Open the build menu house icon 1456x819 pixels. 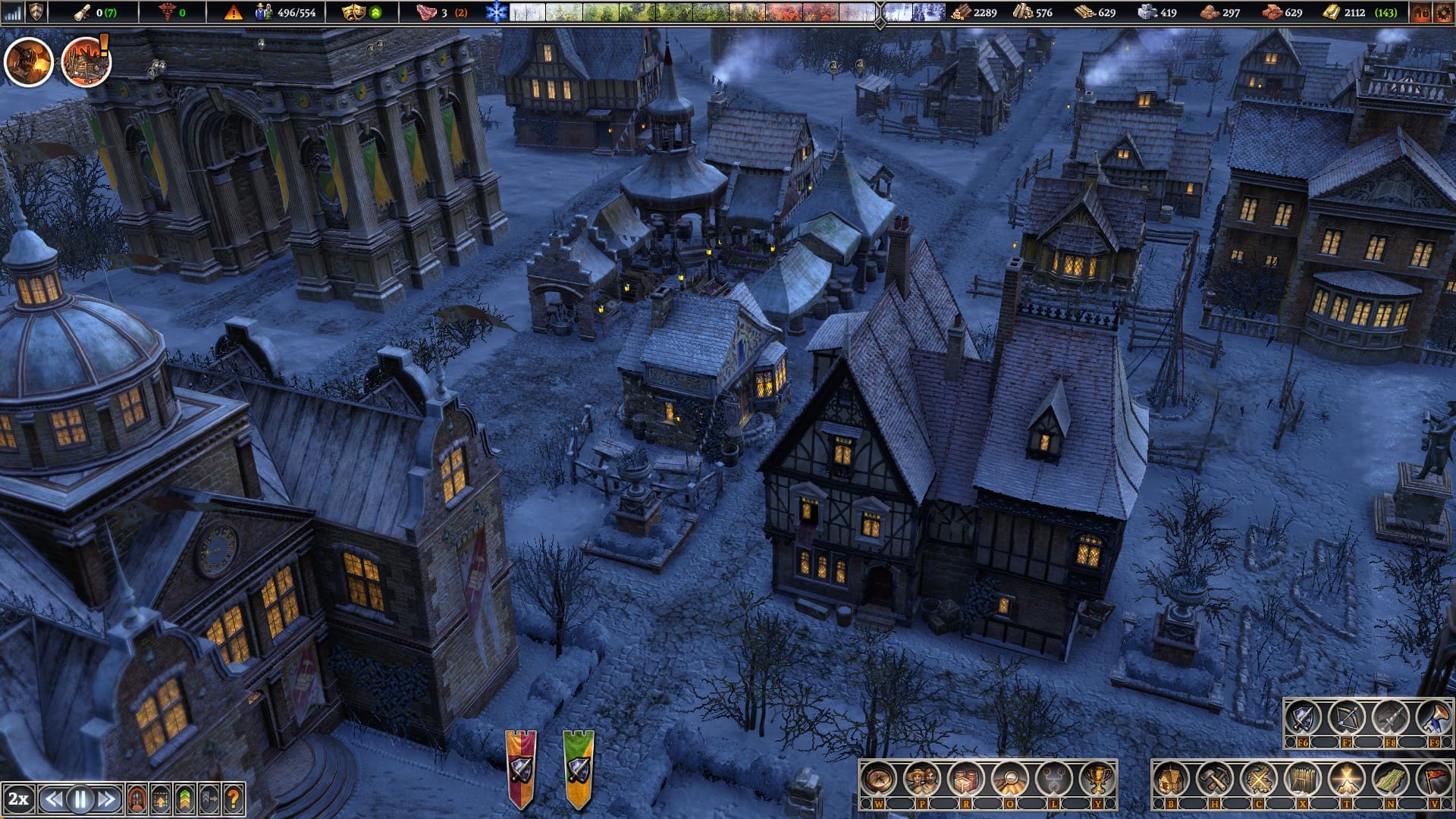(x=1171, y=779)
